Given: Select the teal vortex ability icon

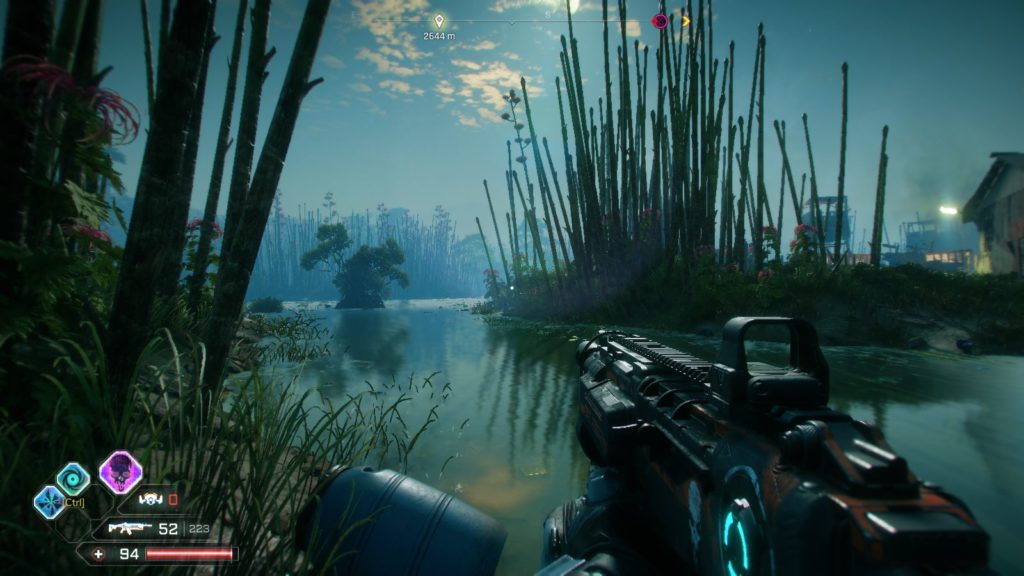Looking at the screenshot, I should (x=72, y=479).
